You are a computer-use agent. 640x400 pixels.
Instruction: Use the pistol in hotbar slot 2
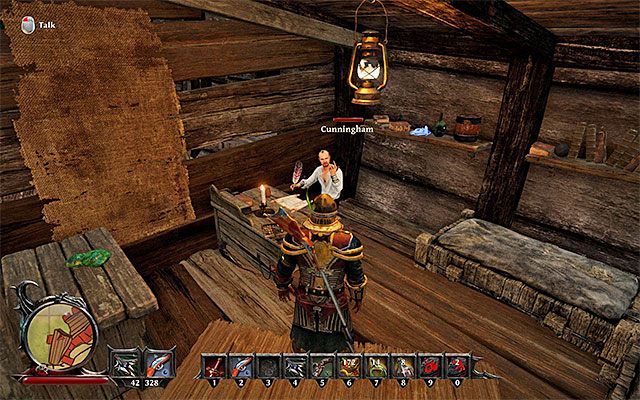pos(240,366)
